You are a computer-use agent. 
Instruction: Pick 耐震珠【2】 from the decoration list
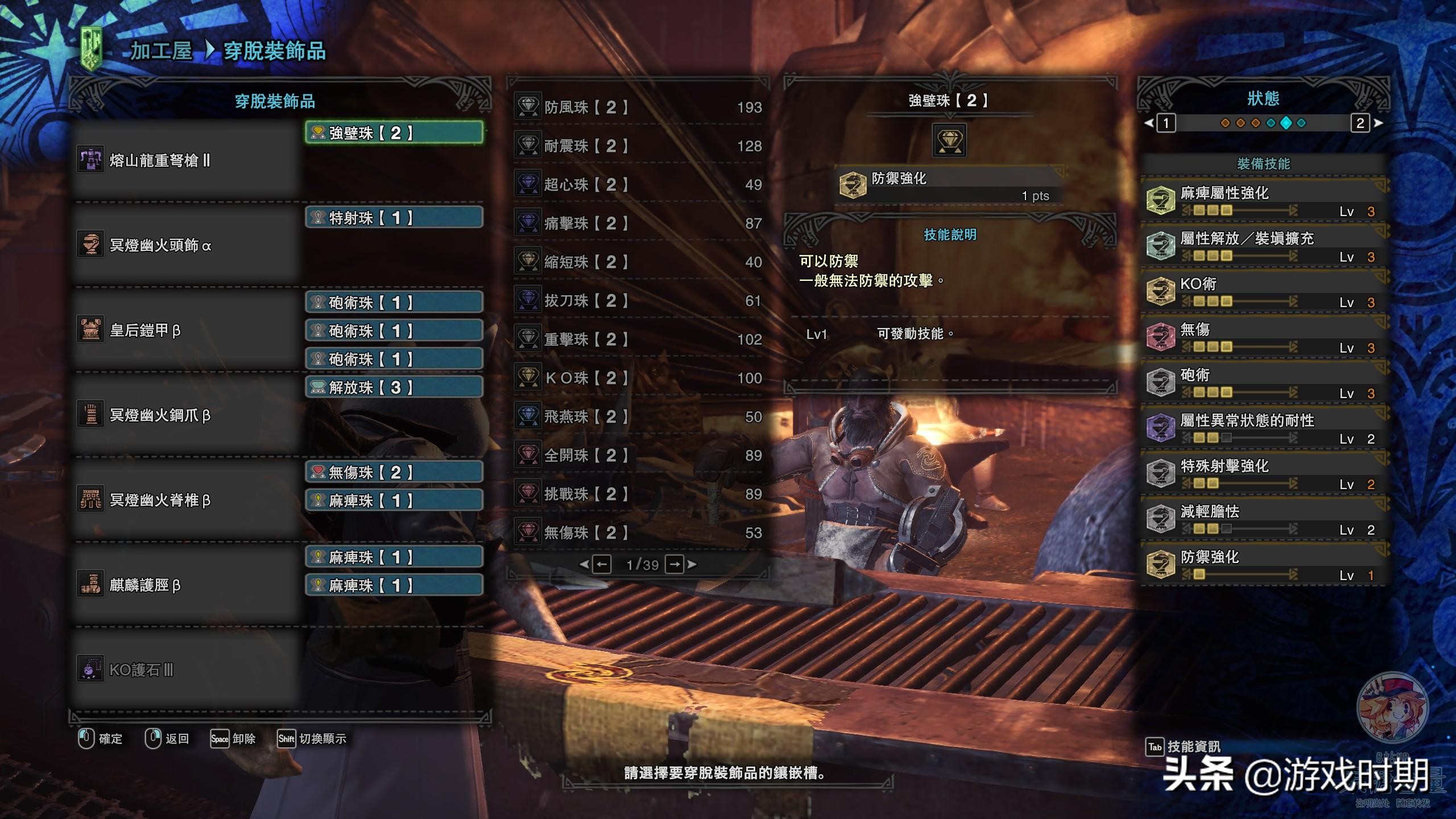tap(638, 146)
